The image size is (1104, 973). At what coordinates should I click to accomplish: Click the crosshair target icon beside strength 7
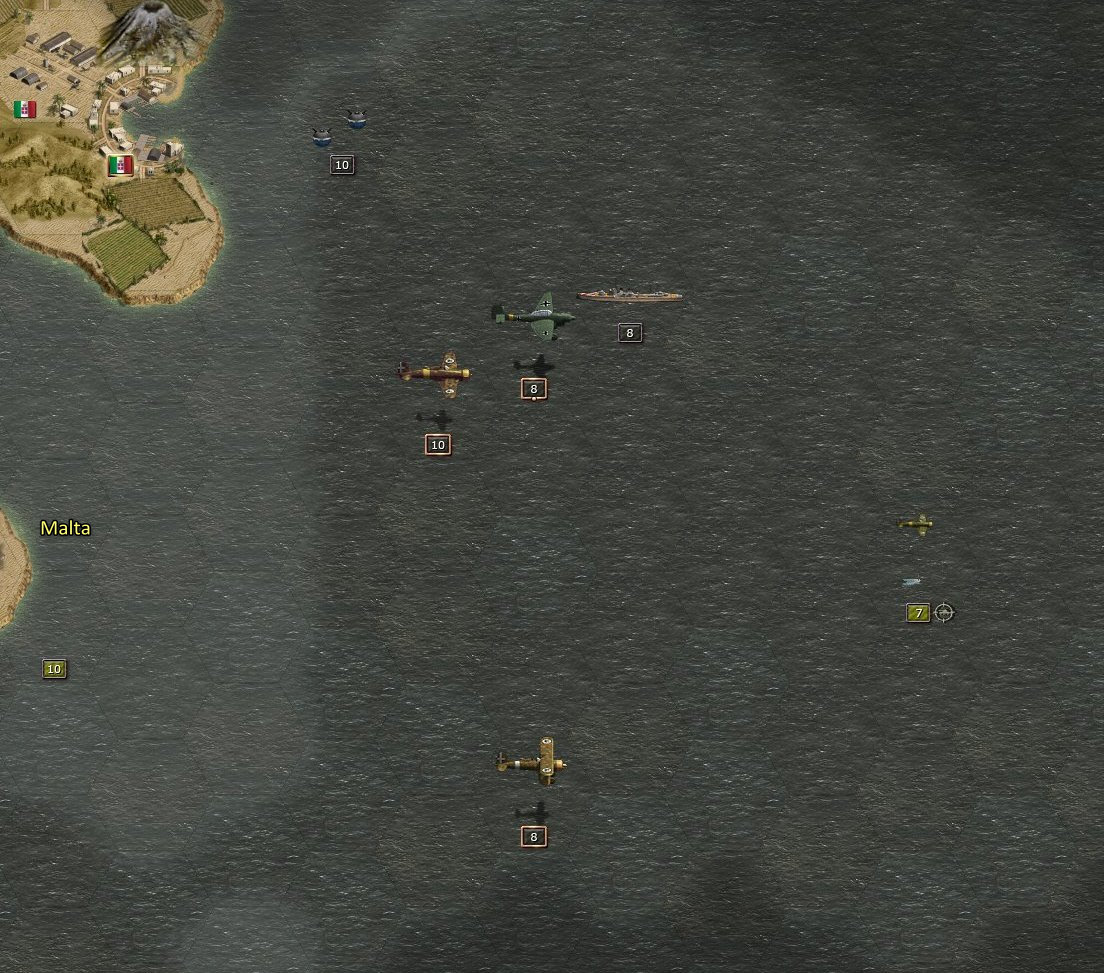pos(943,612)
